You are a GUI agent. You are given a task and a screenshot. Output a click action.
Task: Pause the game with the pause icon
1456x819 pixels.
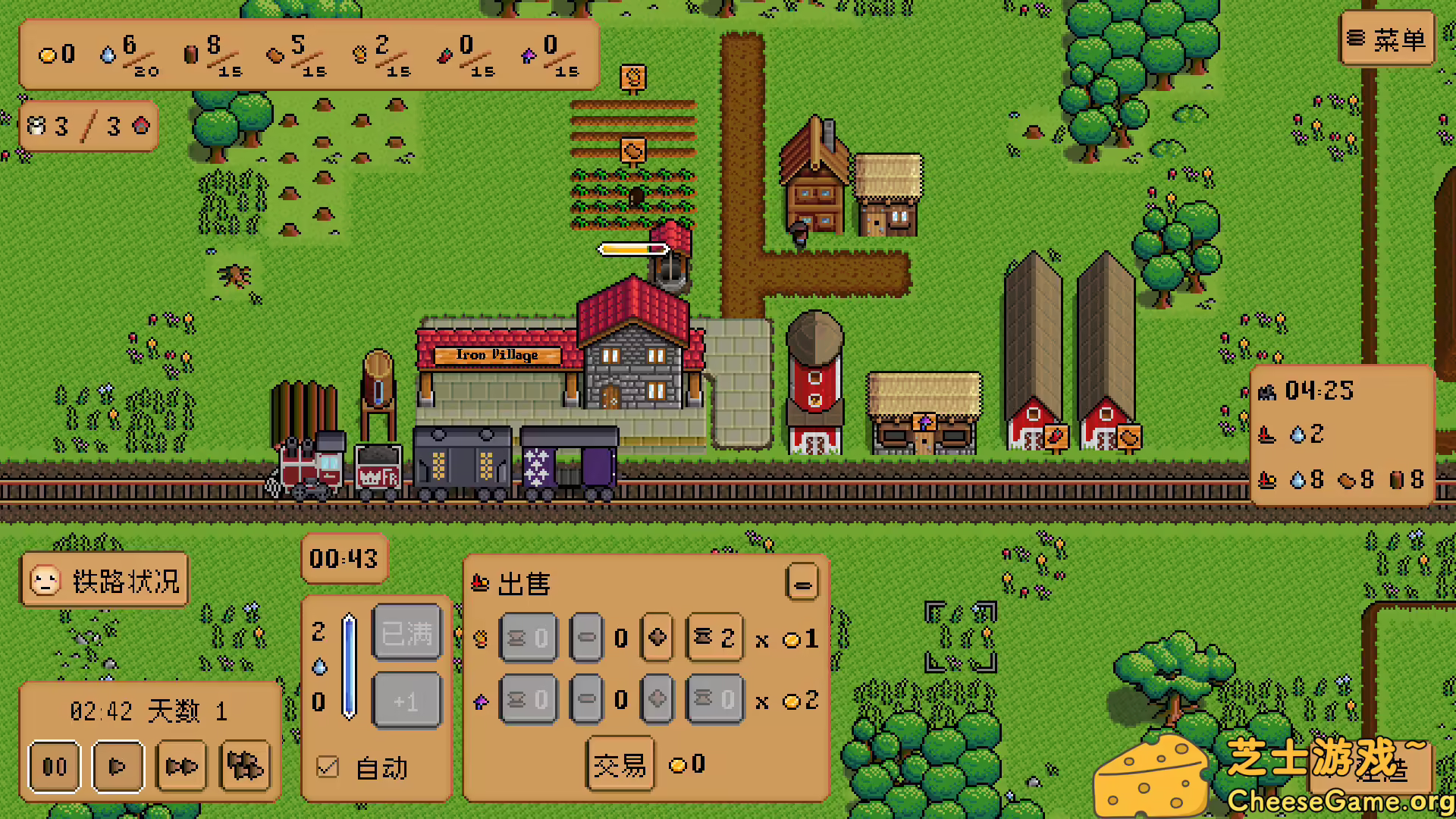tap(54, 767)
